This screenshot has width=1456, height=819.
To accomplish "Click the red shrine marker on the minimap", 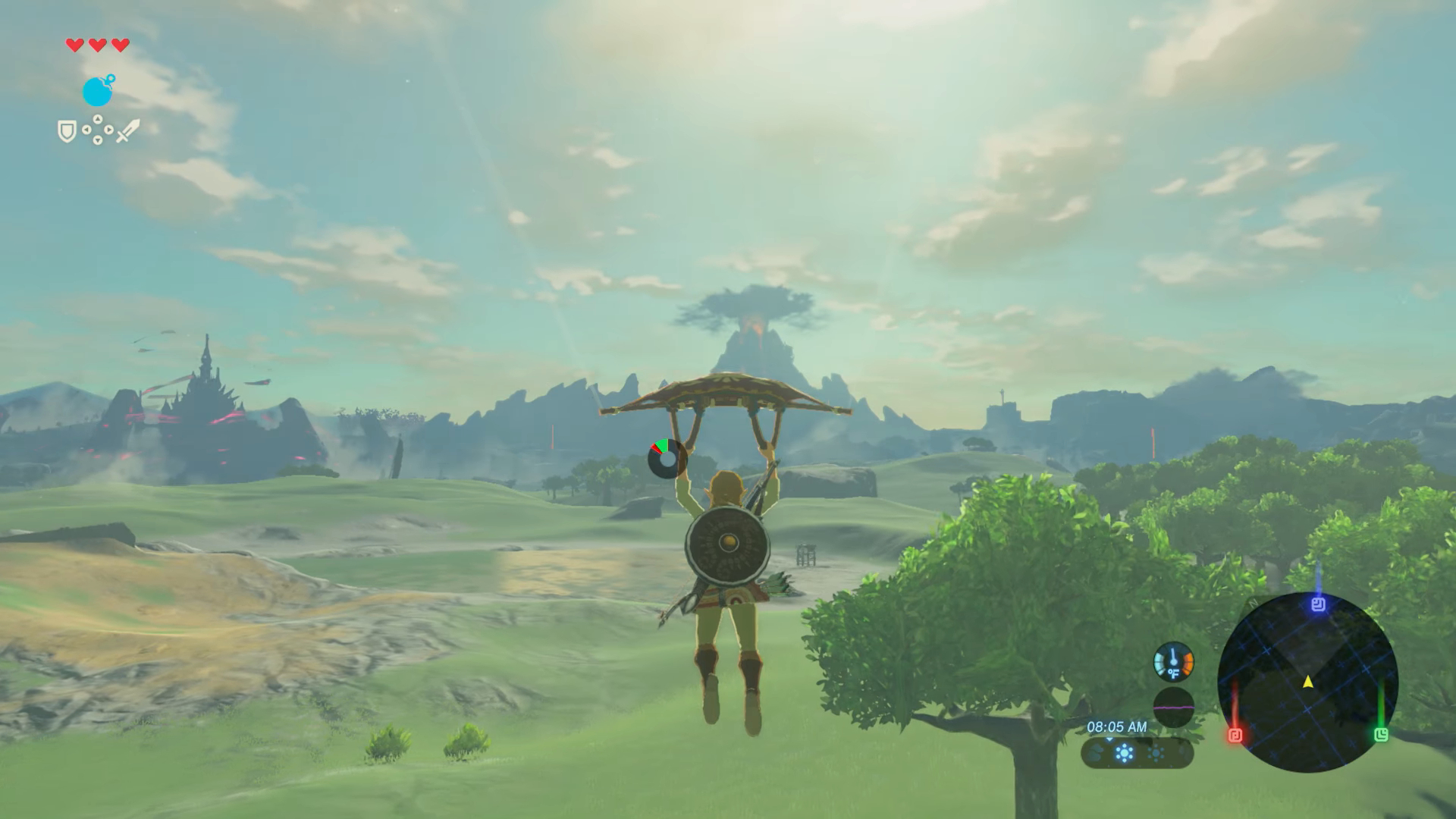I will click(1235, 735).
